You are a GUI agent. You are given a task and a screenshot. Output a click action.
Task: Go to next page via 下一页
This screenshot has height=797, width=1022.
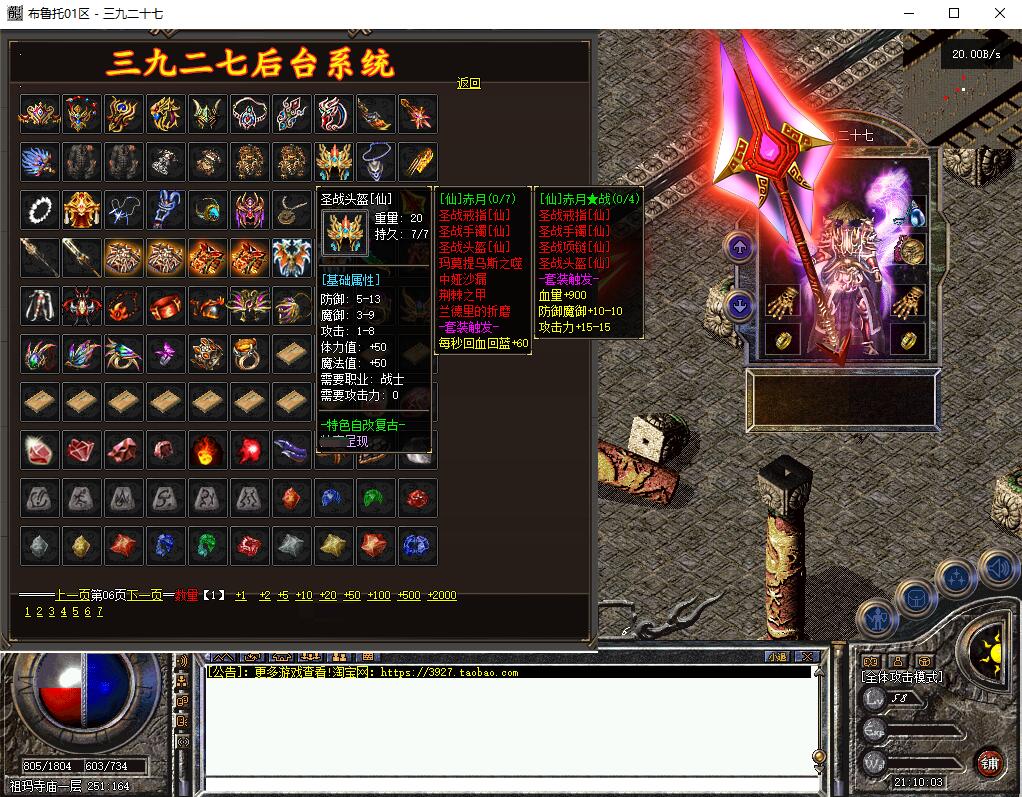(x=144, y=595)
